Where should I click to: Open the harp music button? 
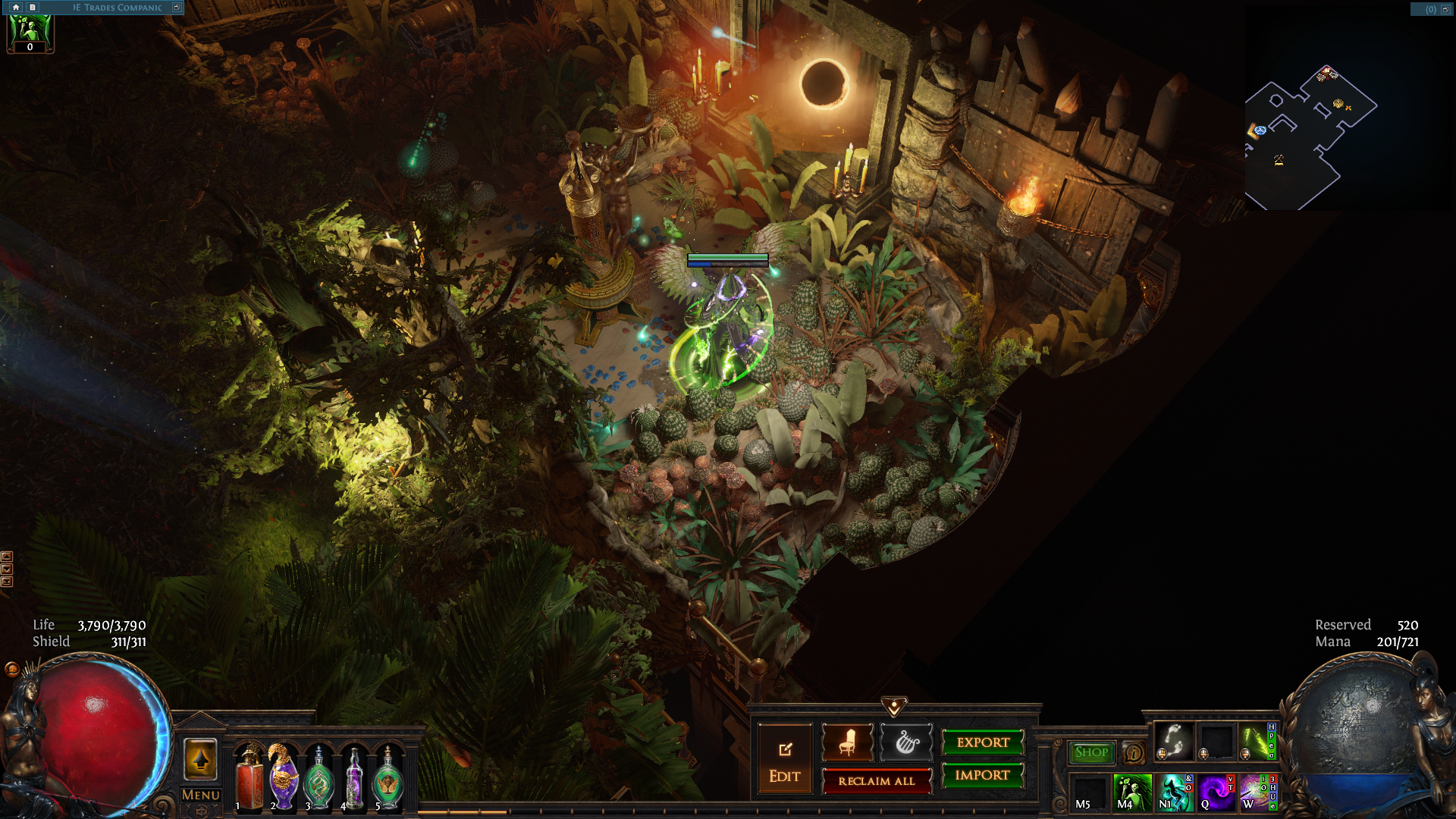[905, 742]
